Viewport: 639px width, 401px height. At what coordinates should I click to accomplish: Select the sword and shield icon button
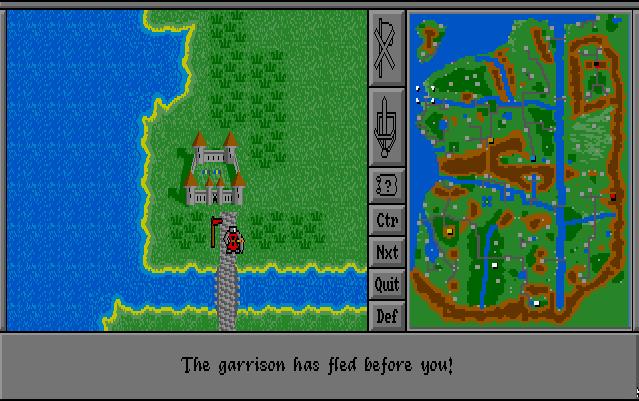click(386, 127)
